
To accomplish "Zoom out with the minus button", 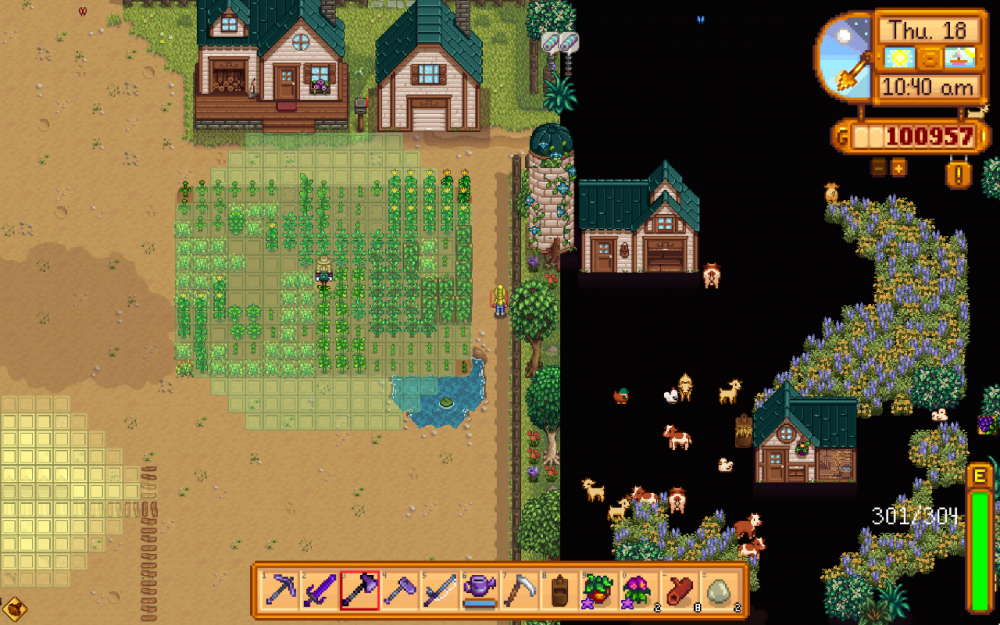I will 879,167.
